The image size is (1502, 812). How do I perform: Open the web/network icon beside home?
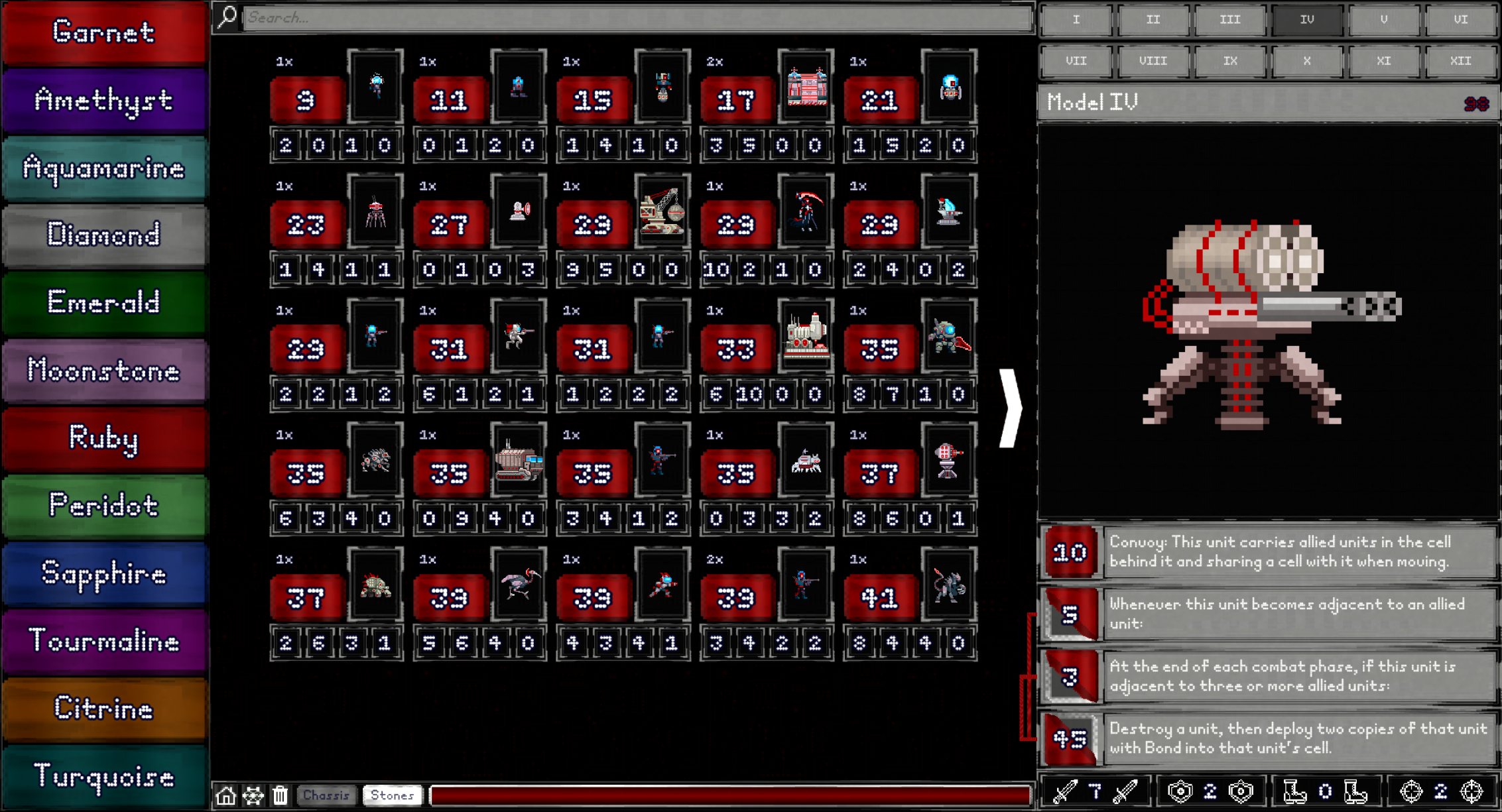coord(253,795)
